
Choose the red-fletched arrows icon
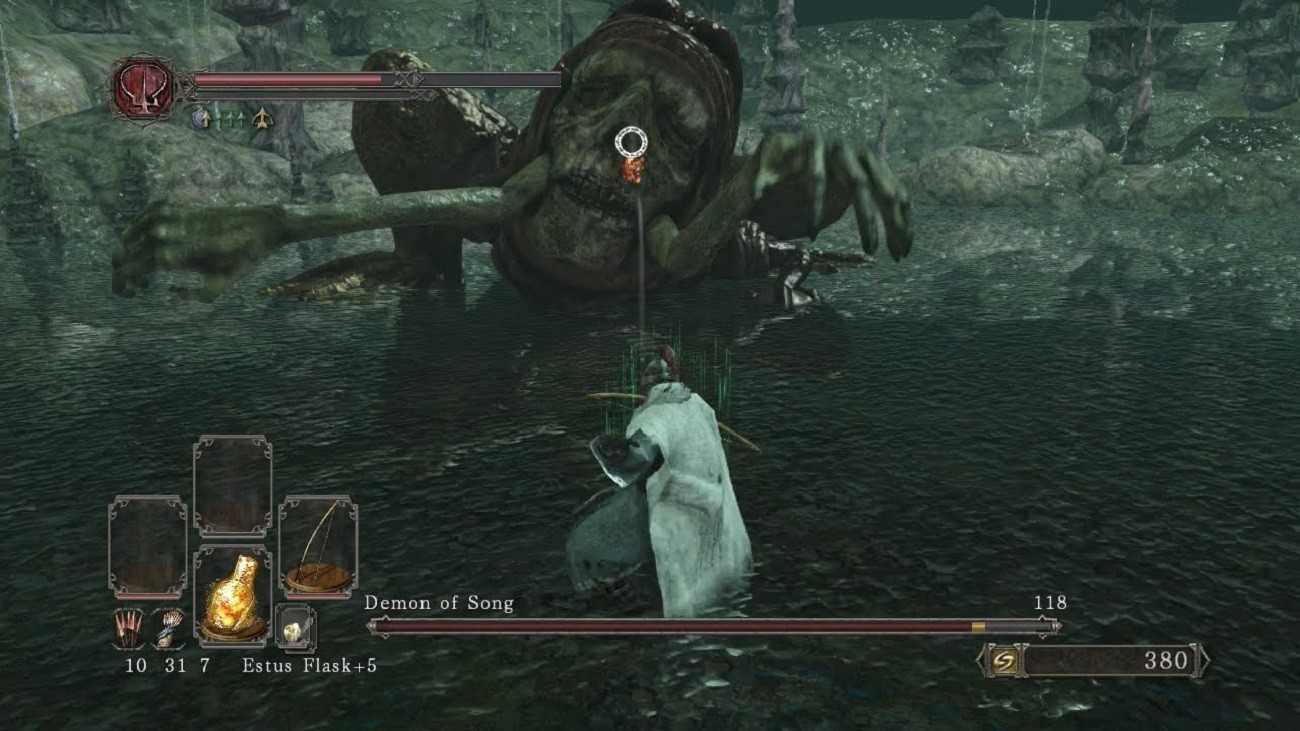[129, 628]
